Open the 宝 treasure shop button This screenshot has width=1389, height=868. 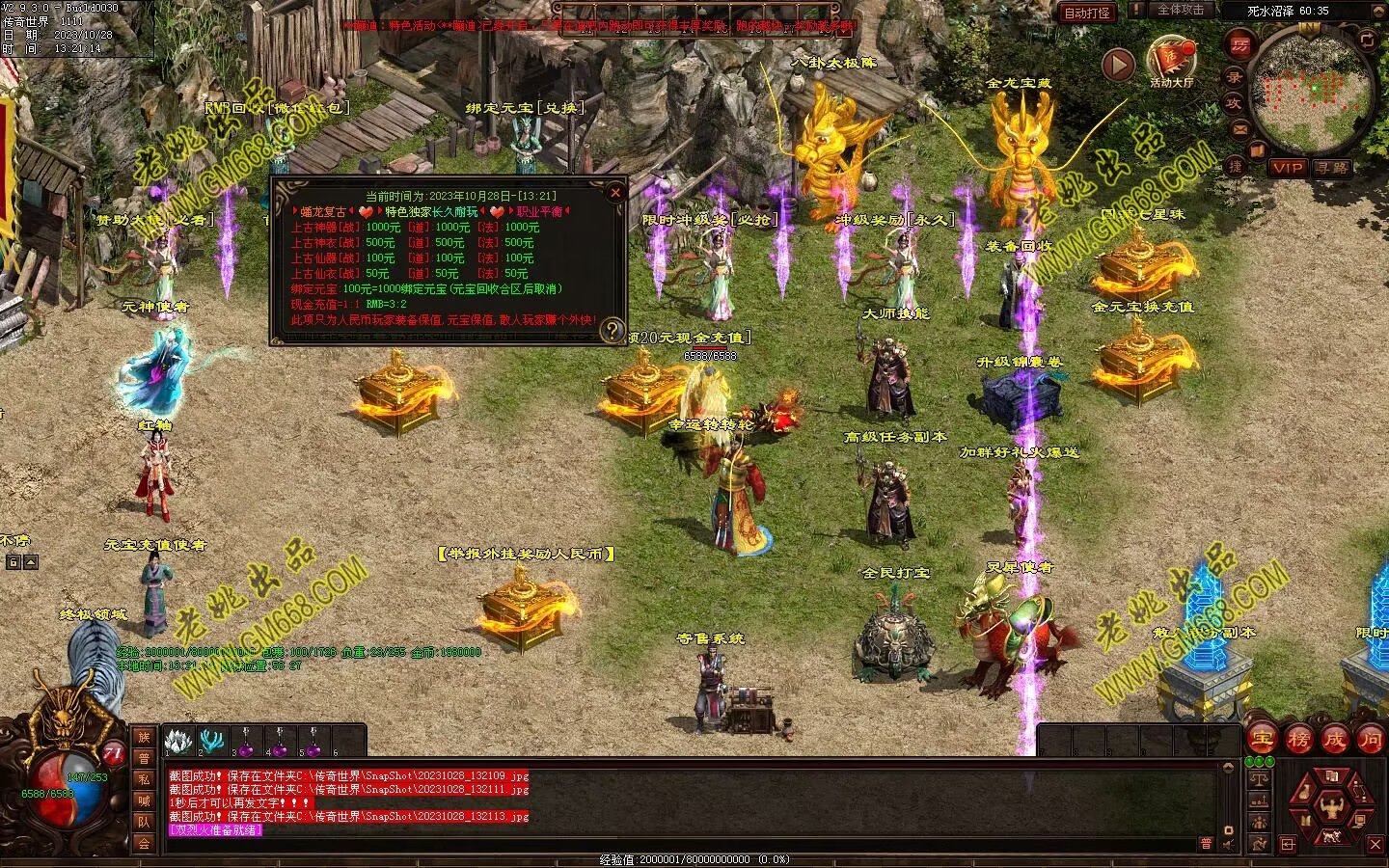(x=1262, y=740)
